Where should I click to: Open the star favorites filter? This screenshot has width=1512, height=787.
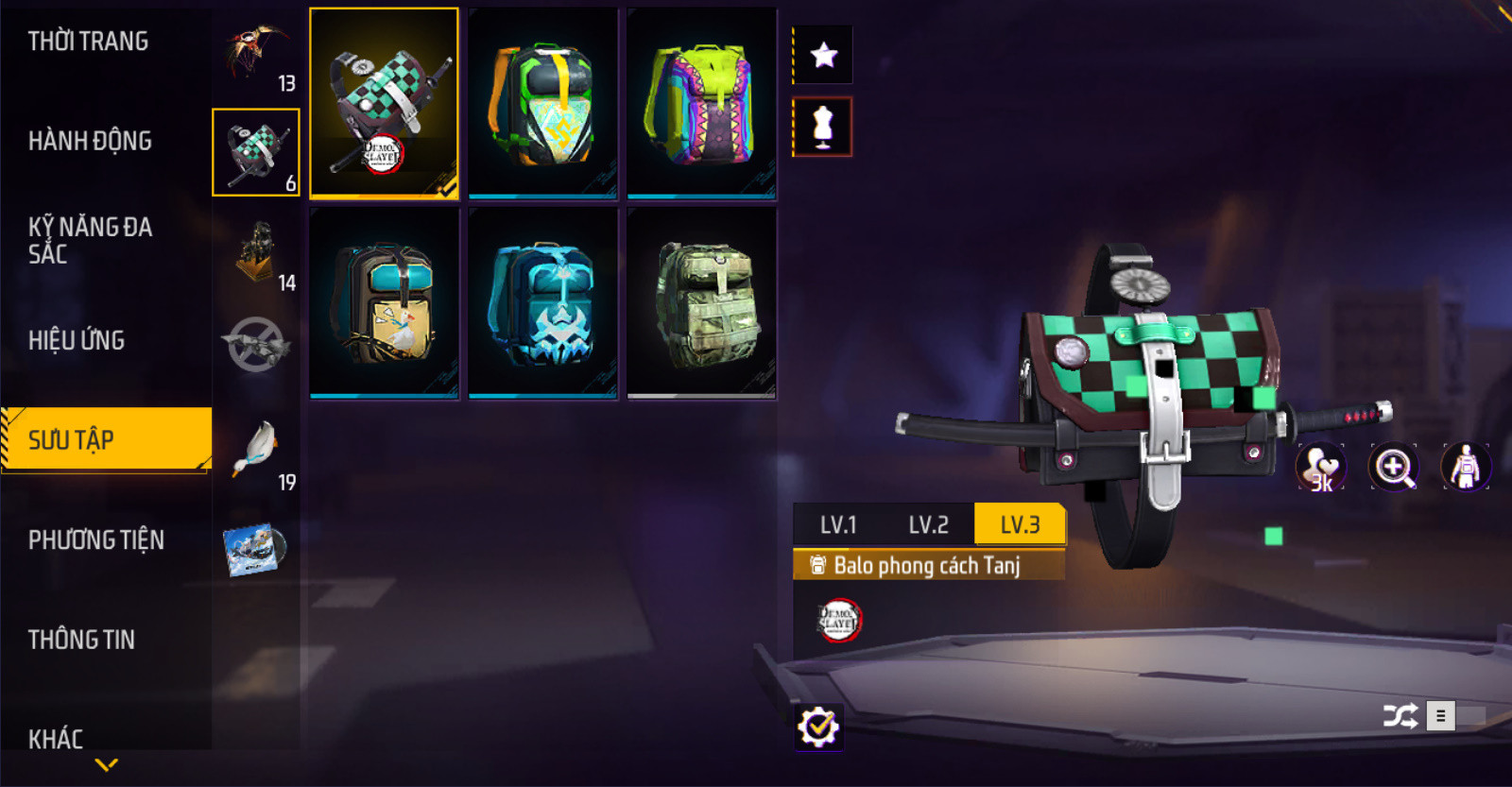coord(823,55)
